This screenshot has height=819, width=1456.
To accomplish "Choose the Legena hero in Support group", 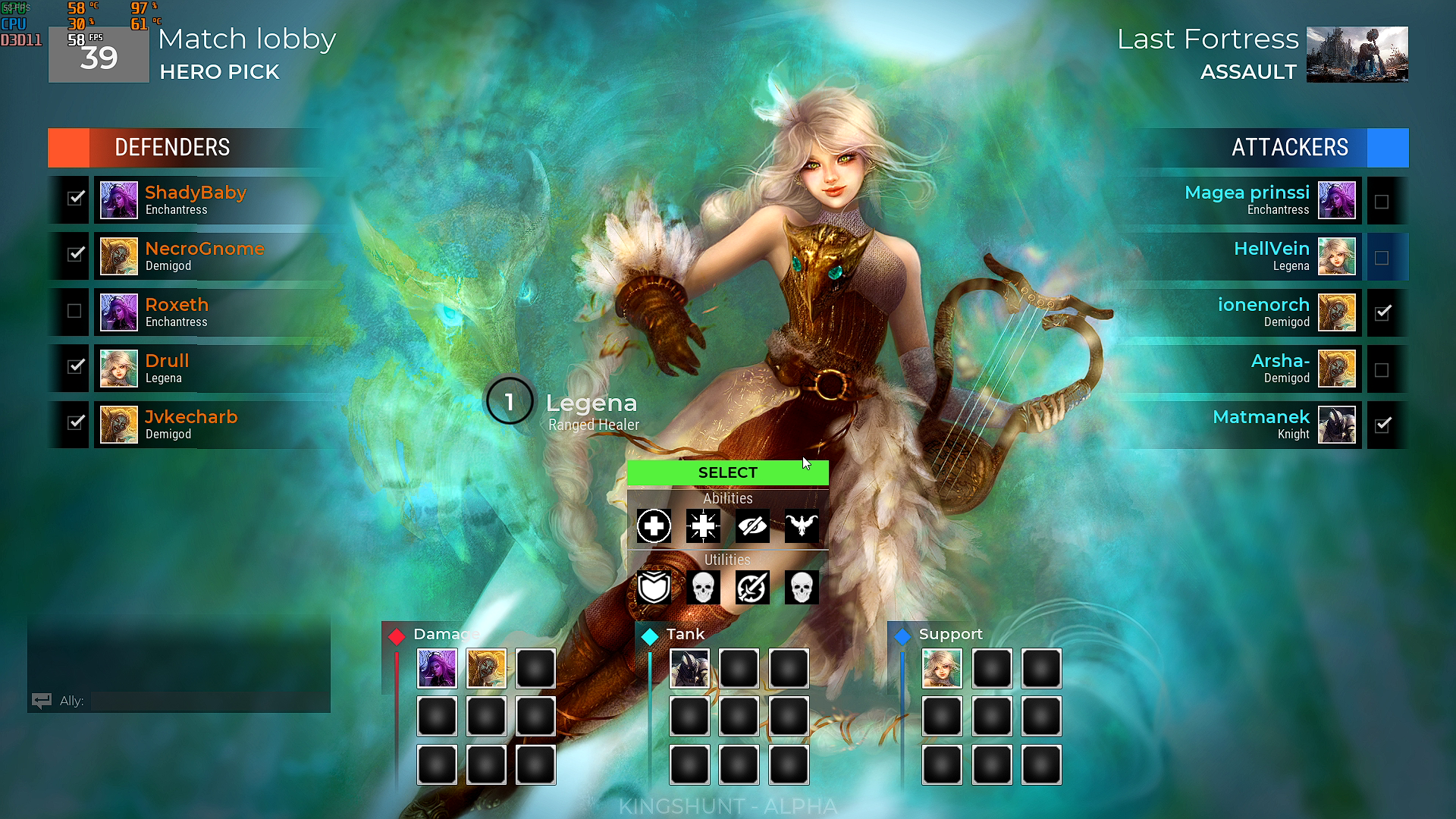I will coord(942,669).
